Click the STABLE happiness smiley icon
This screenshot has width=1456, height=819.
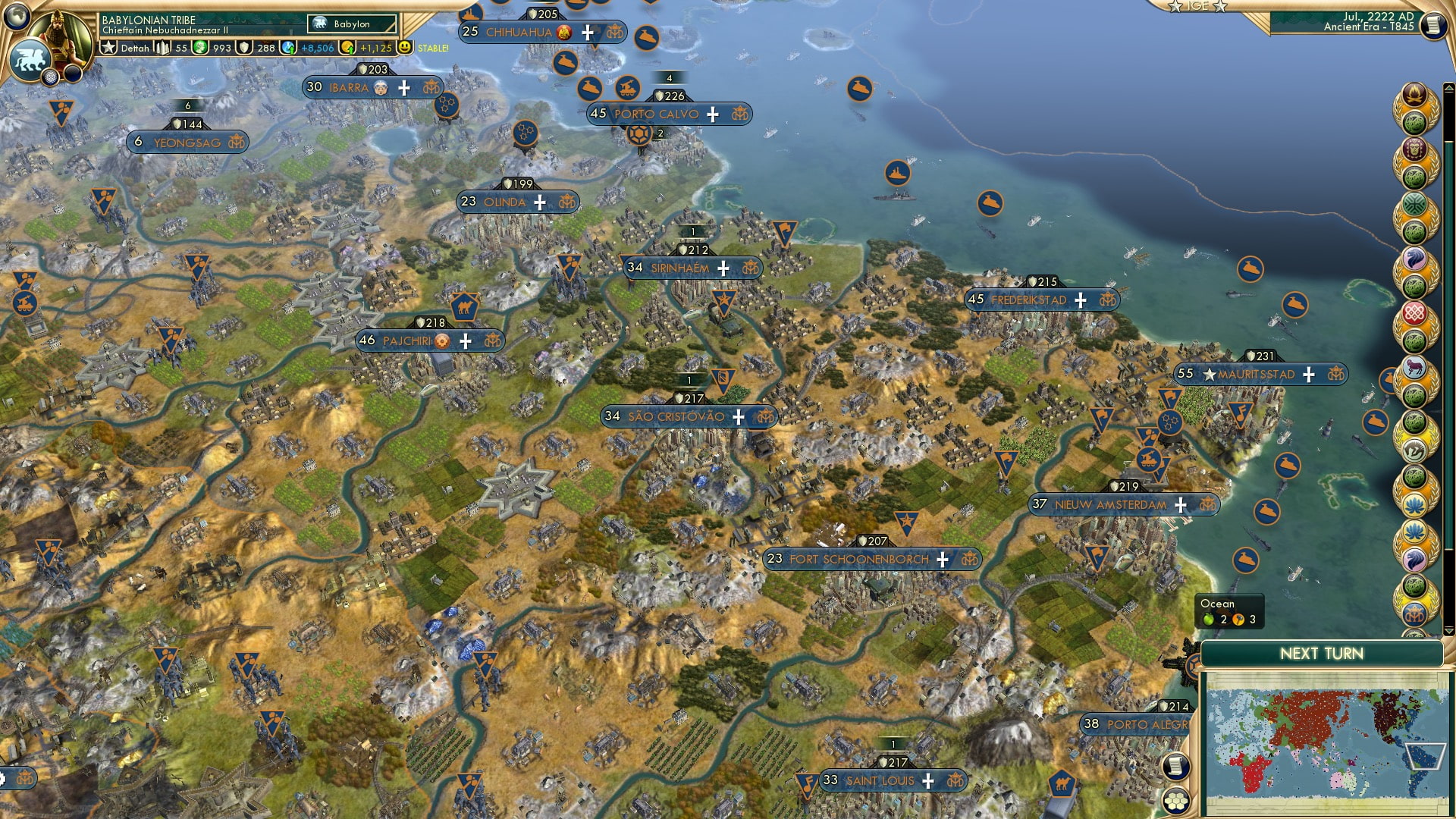pos(406,48)
